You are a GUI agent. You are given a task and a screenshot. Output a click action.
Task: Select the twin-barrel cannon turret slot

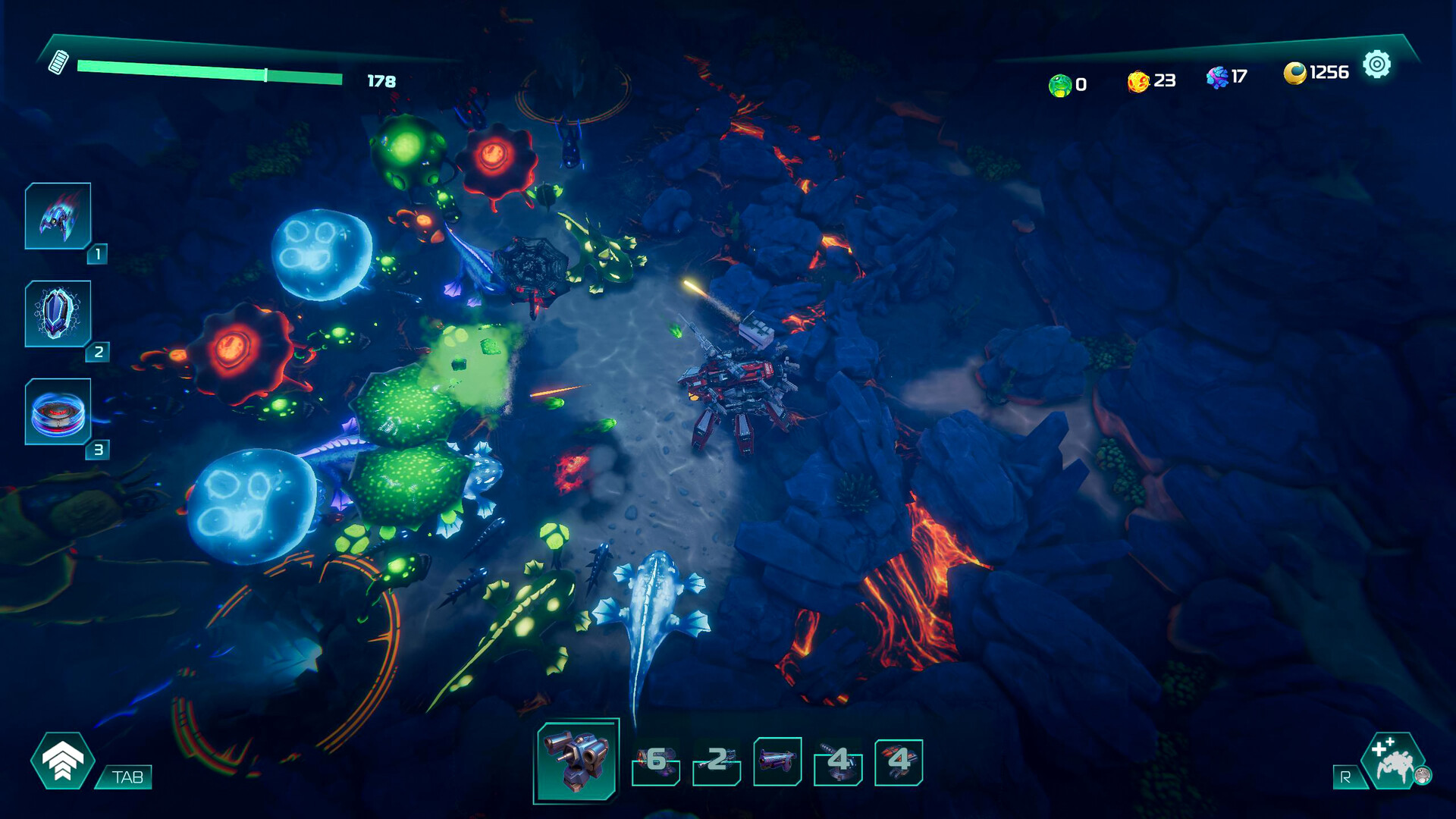[578, 760]
